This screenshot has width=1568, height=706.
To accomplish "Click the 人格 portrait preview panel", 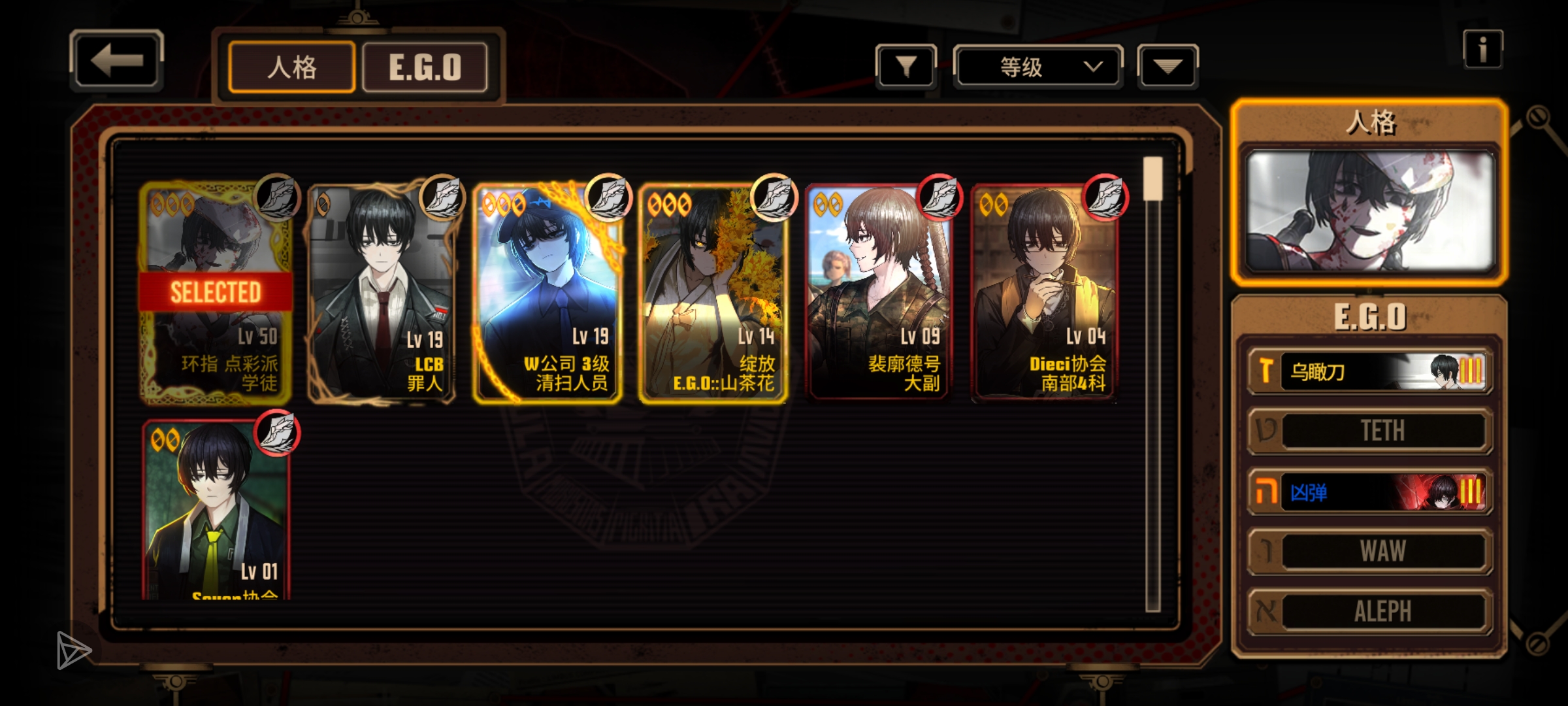I will click(1370, 210).
